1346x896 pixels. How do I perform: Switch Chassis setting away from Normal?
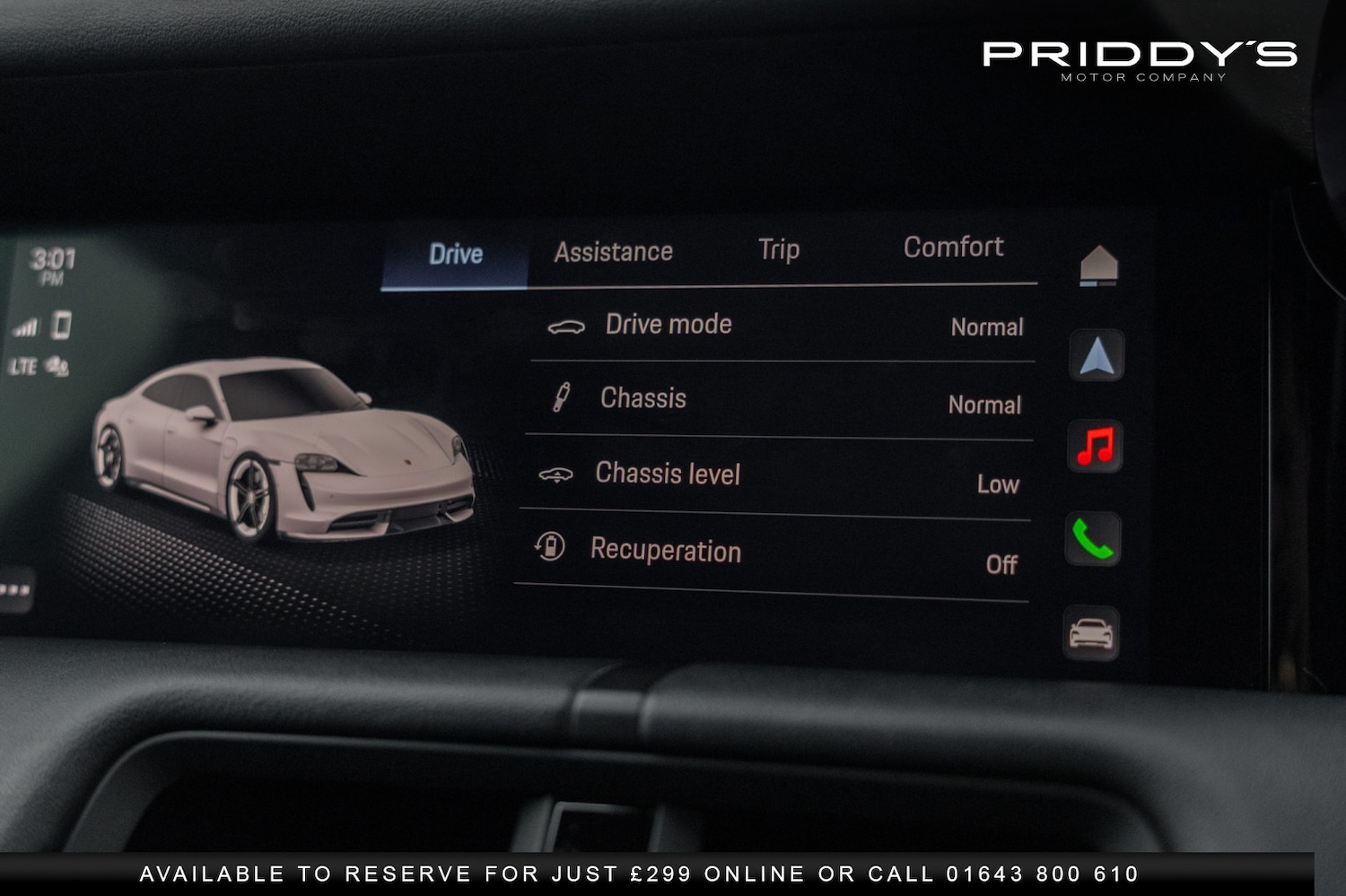[984, 405]
